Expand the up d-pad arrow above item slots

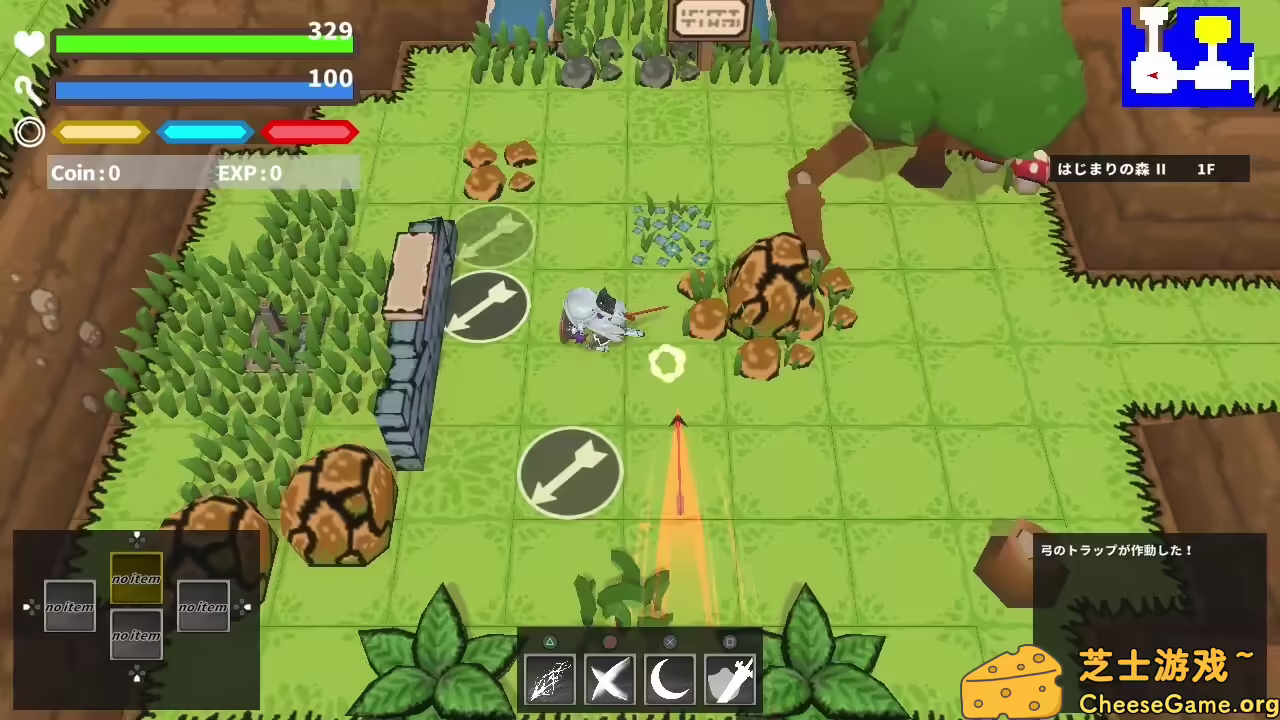pyautogui.click(x=137, y=538)
